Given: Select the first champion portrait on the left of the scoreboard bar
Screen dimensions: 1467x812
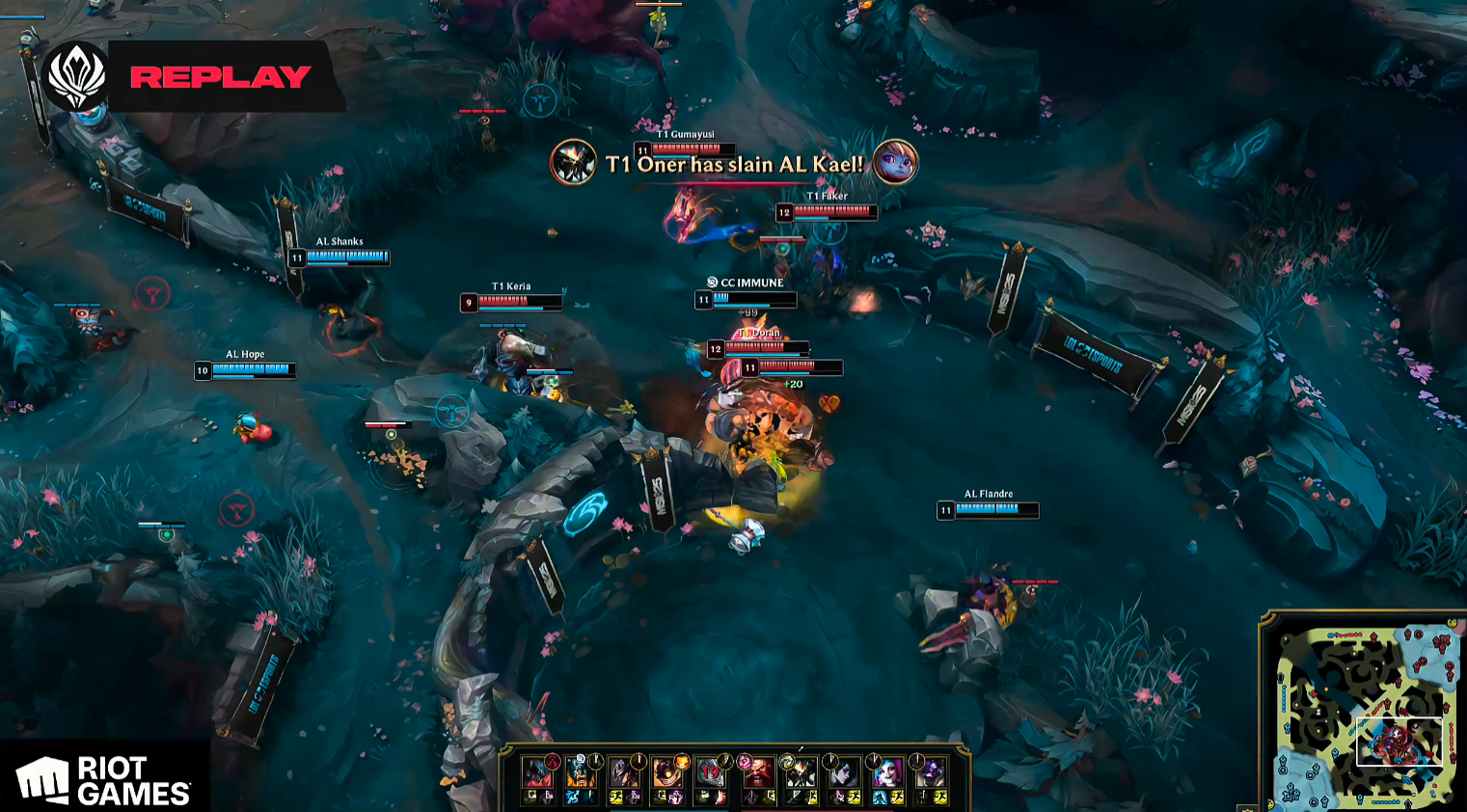Looking at the screenshot, I should coord(536,773).
